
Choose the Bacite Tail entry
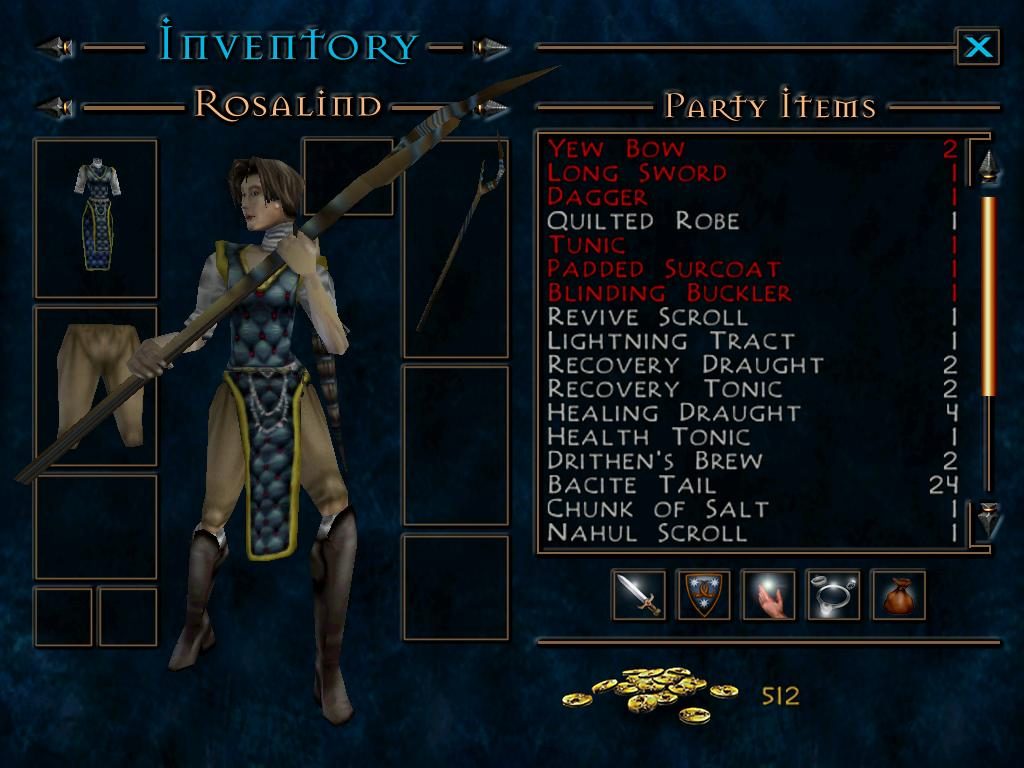coord(631,485)
